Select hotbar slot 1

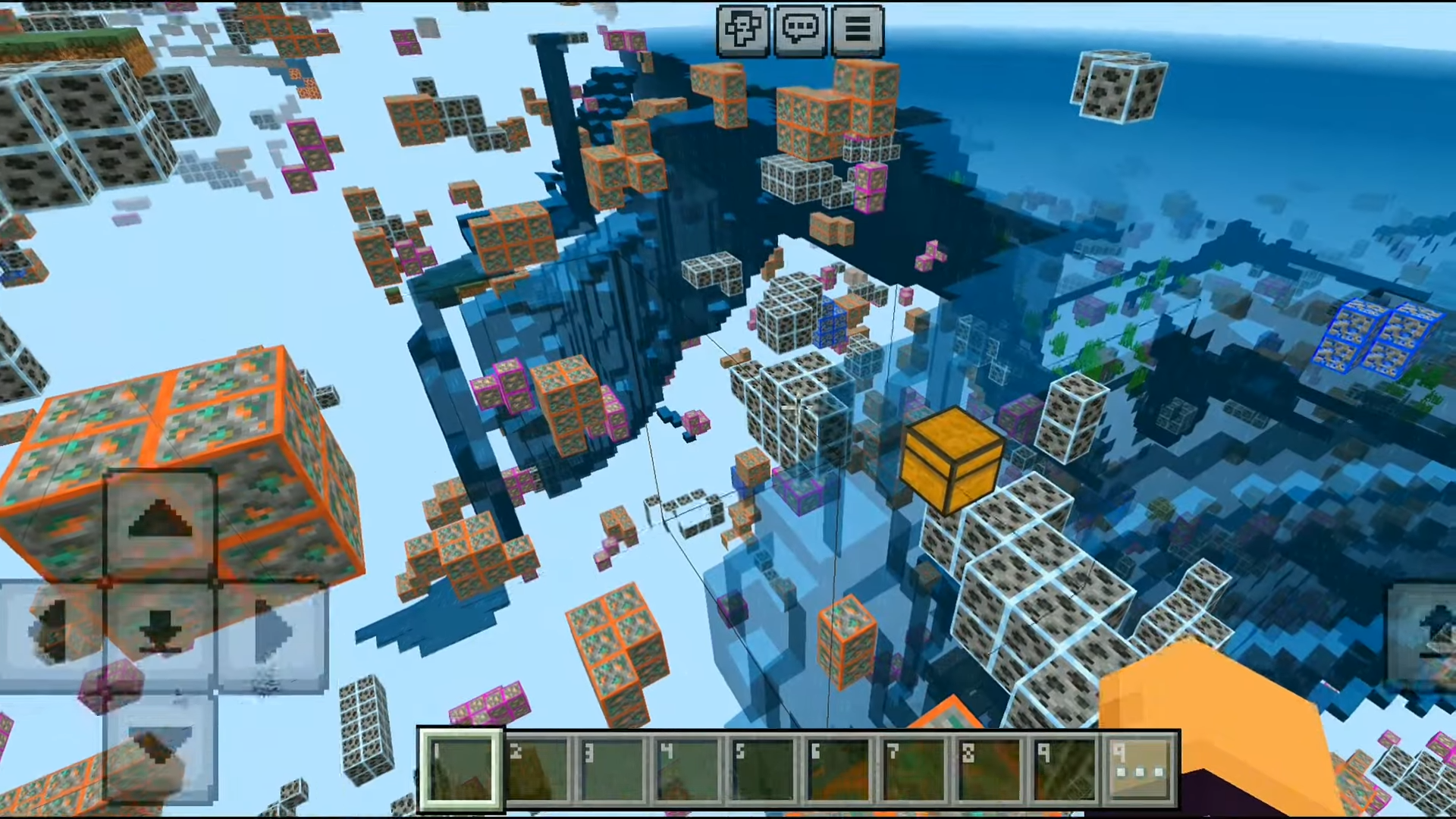[460, 770]
